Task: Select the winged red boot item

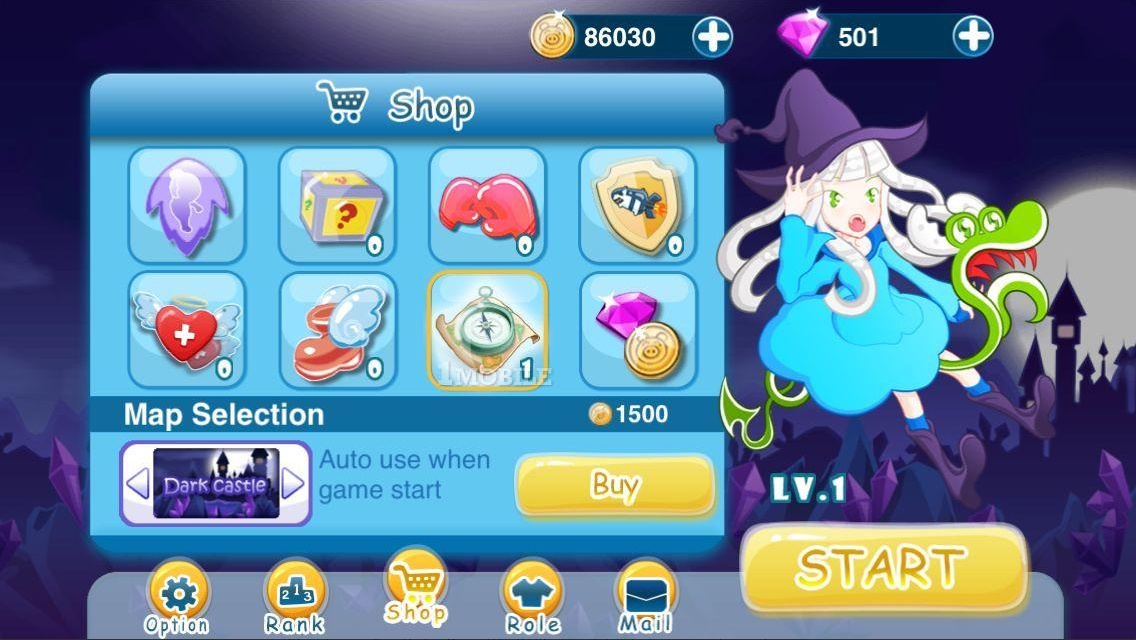Action: pos(337,329)
